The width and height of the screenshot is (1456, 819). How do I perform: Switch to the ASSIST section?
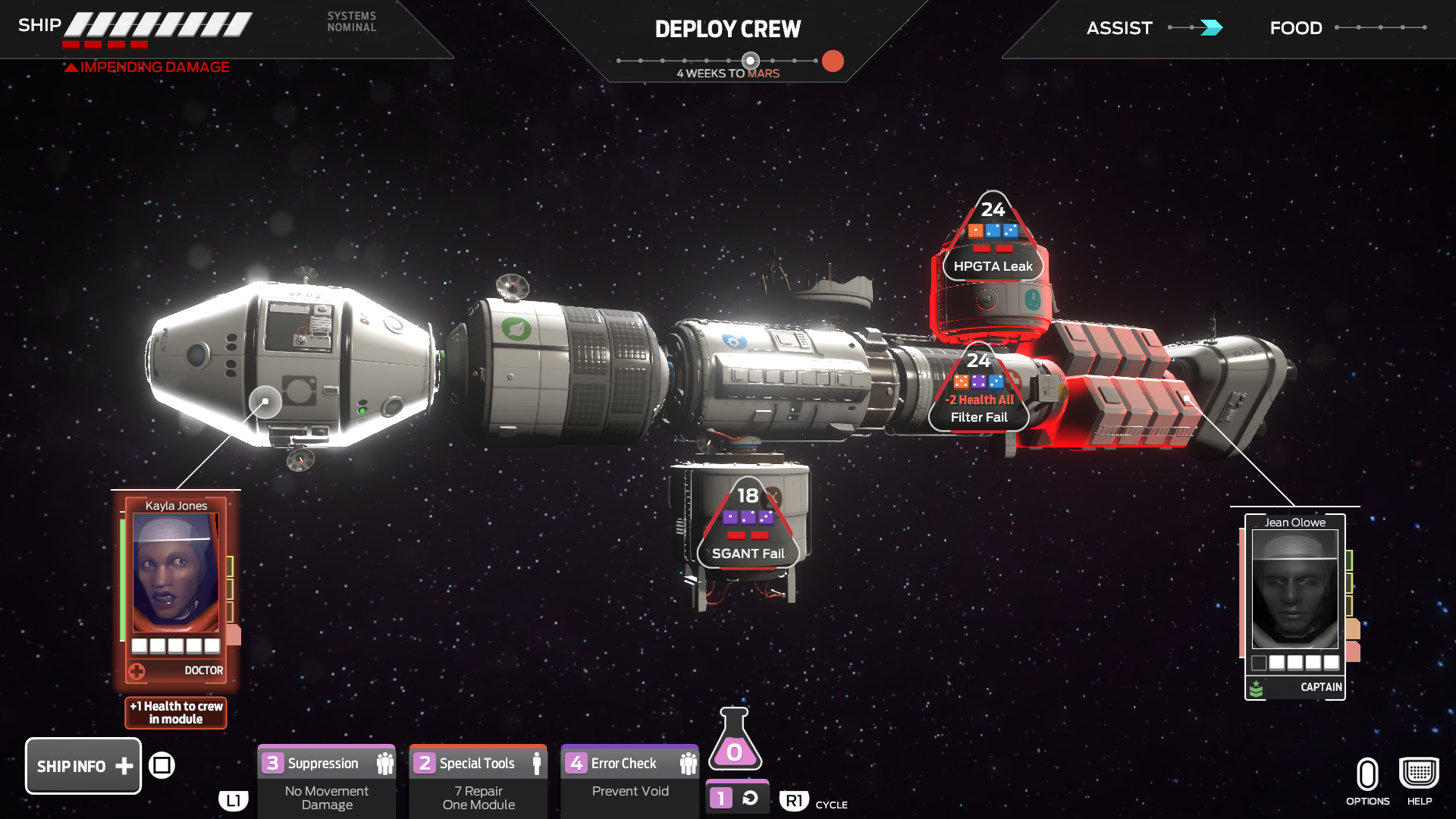click(1119, 28)
